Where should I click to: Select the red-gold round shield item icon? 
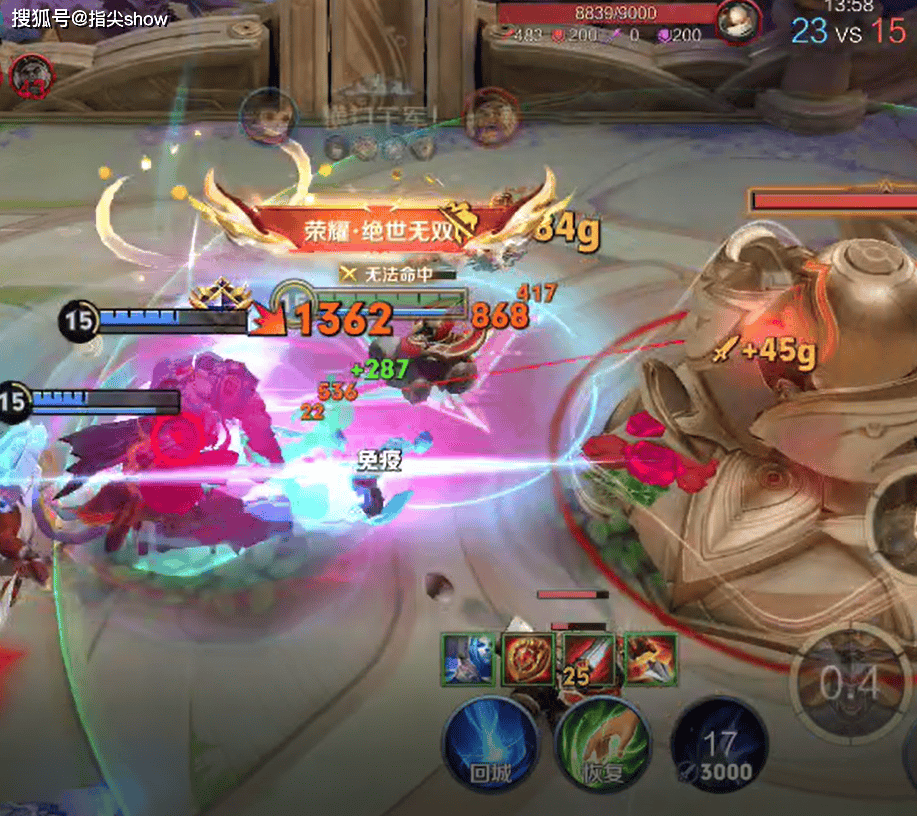point(529,660)
